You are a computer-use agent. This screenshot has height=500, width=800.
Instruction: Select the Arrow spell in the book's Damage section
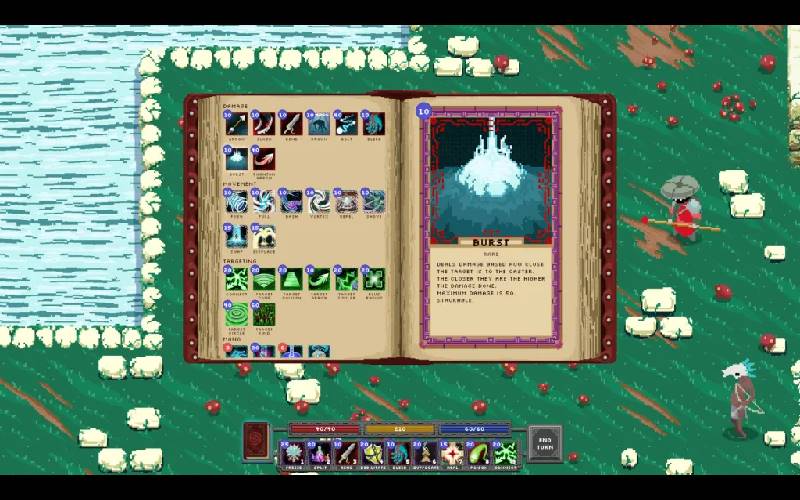tap(237, 125)
